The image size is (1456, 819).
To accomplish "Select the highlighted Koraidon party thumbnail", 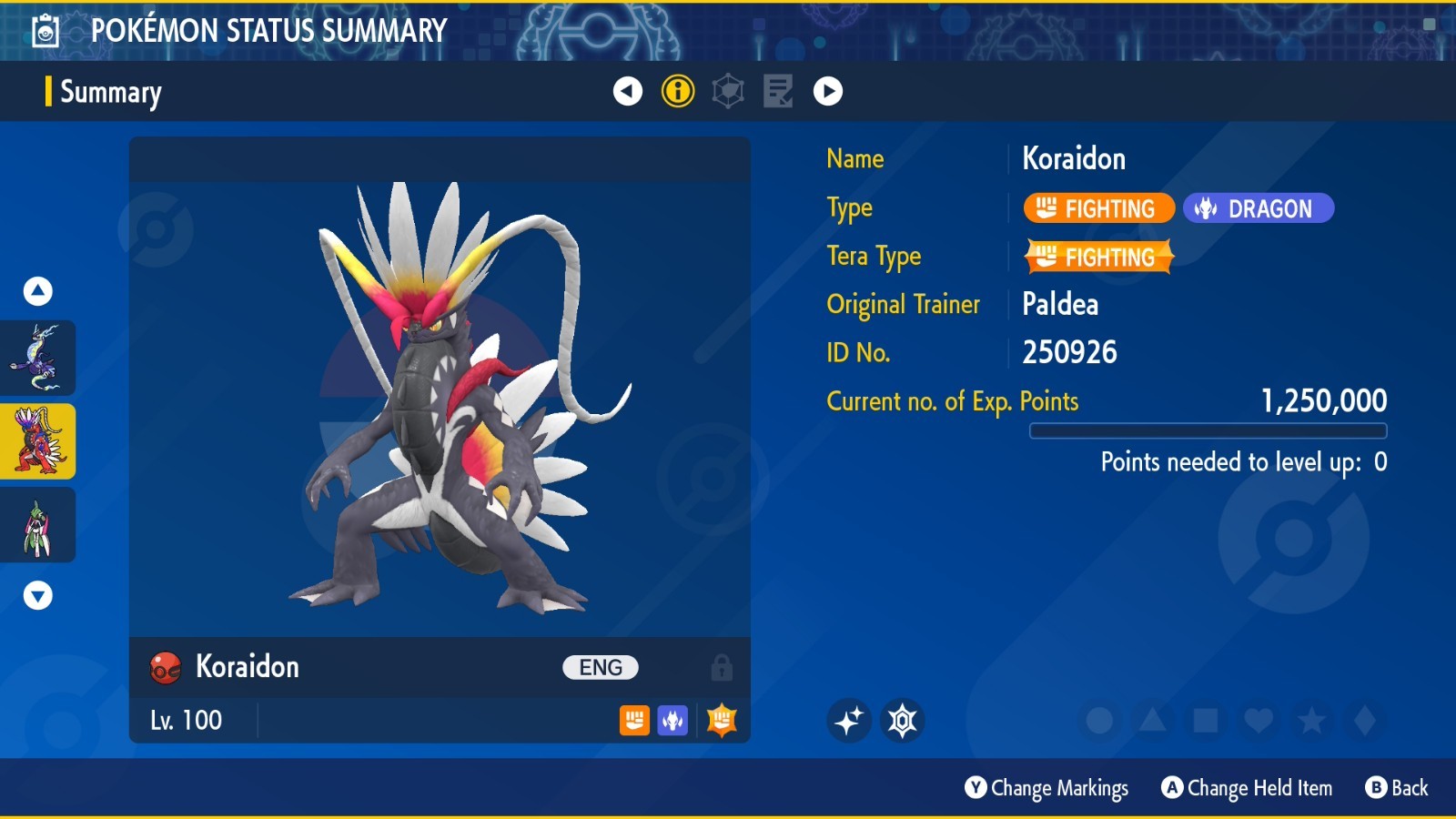I will (x=37, y=441).
